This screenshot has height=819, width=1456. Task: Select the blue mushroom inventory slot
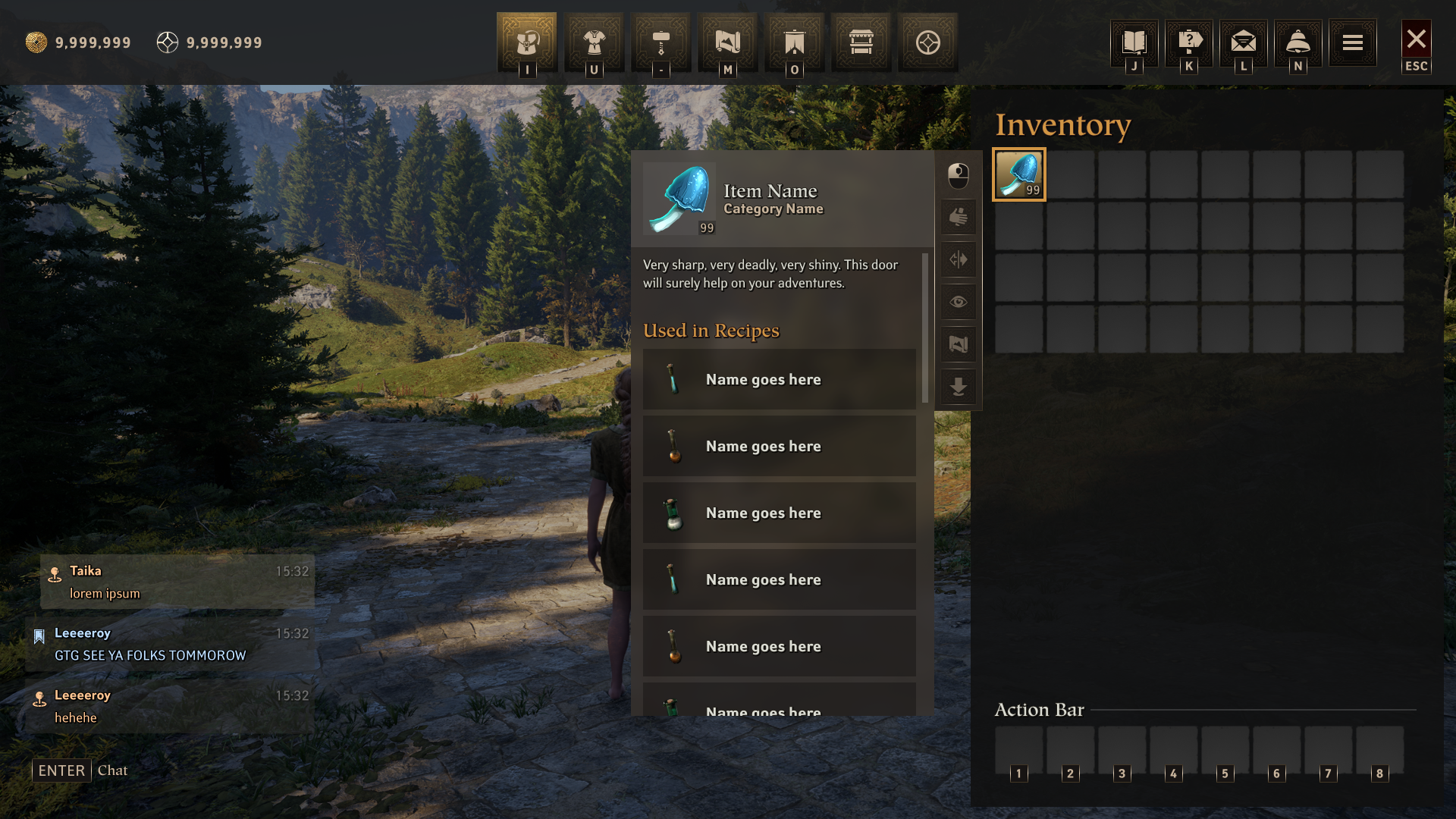[1019, 174]
